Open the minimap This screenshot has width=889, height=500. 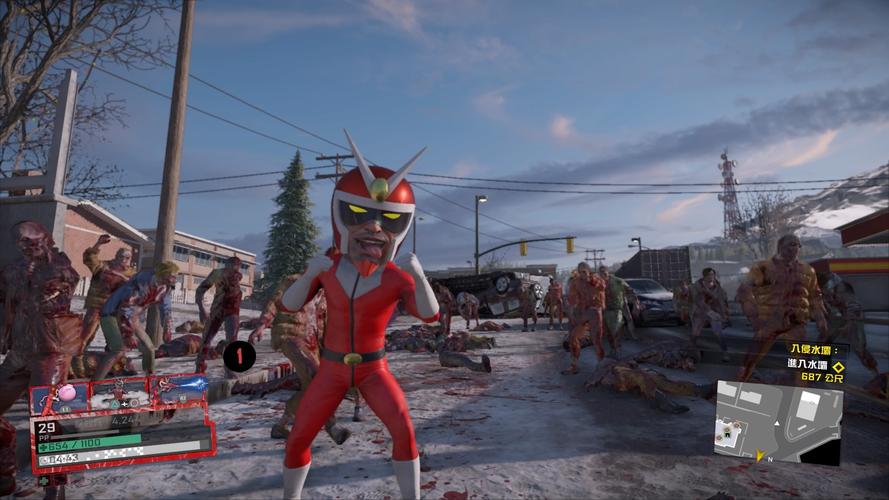(x=778, y=421)
